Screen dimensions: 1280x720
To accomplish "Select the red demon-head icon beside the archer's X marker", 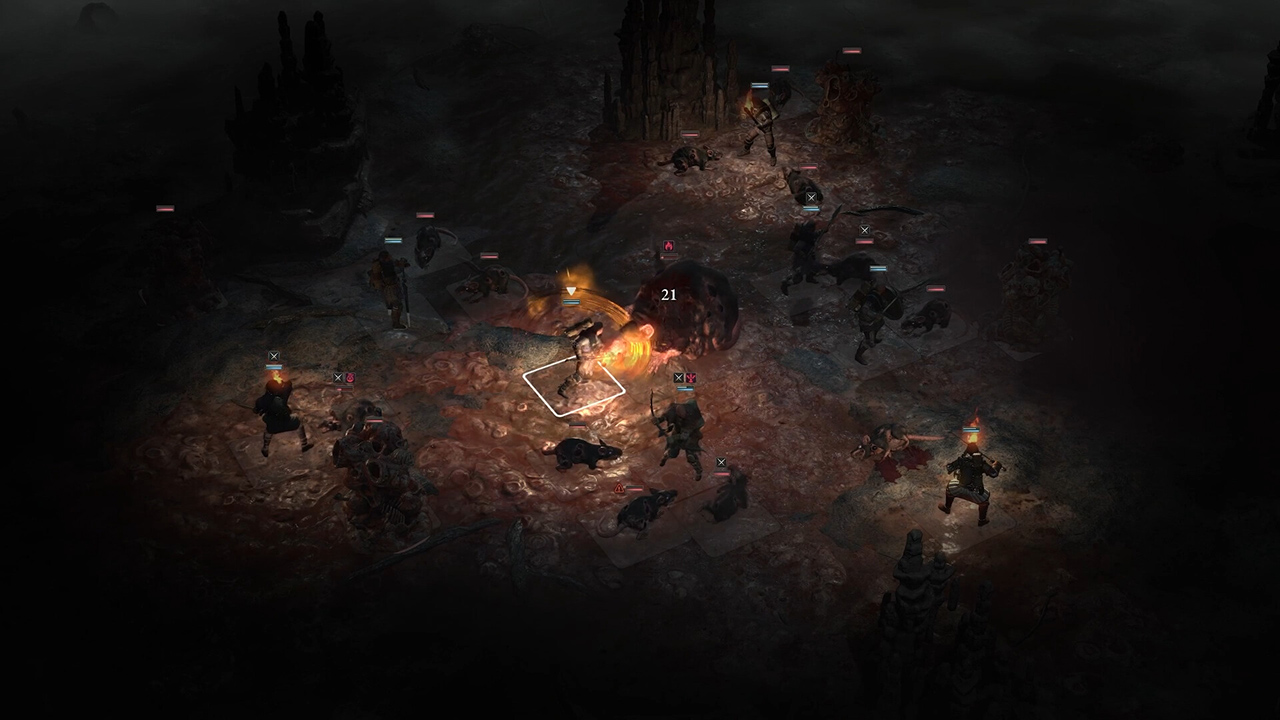I will (x=692, y=378).
